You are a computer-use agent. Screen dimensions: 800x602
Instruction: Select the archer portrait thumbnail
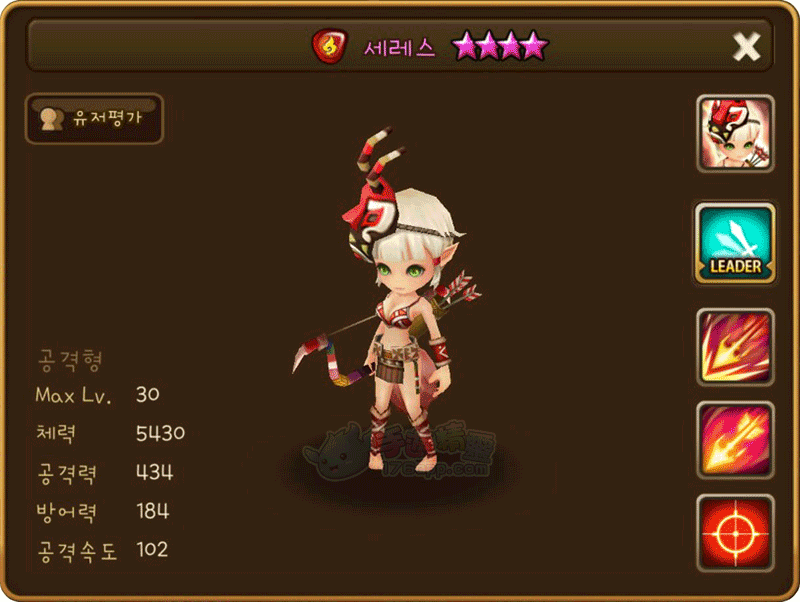tap(735, 135)
